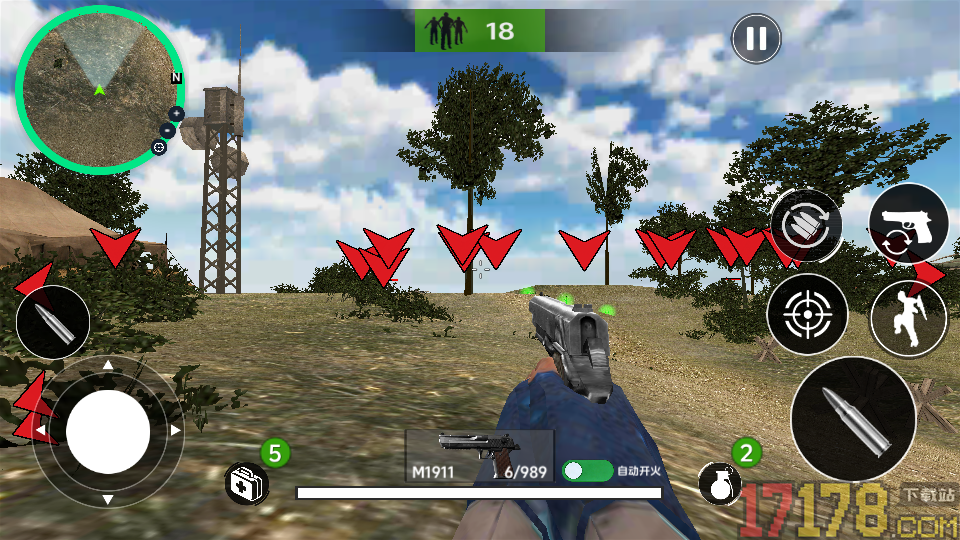Image resolution: width=960 pixels, height=540 pixels.
Task: Toggle the auto-fire switch
Action: 586,470
